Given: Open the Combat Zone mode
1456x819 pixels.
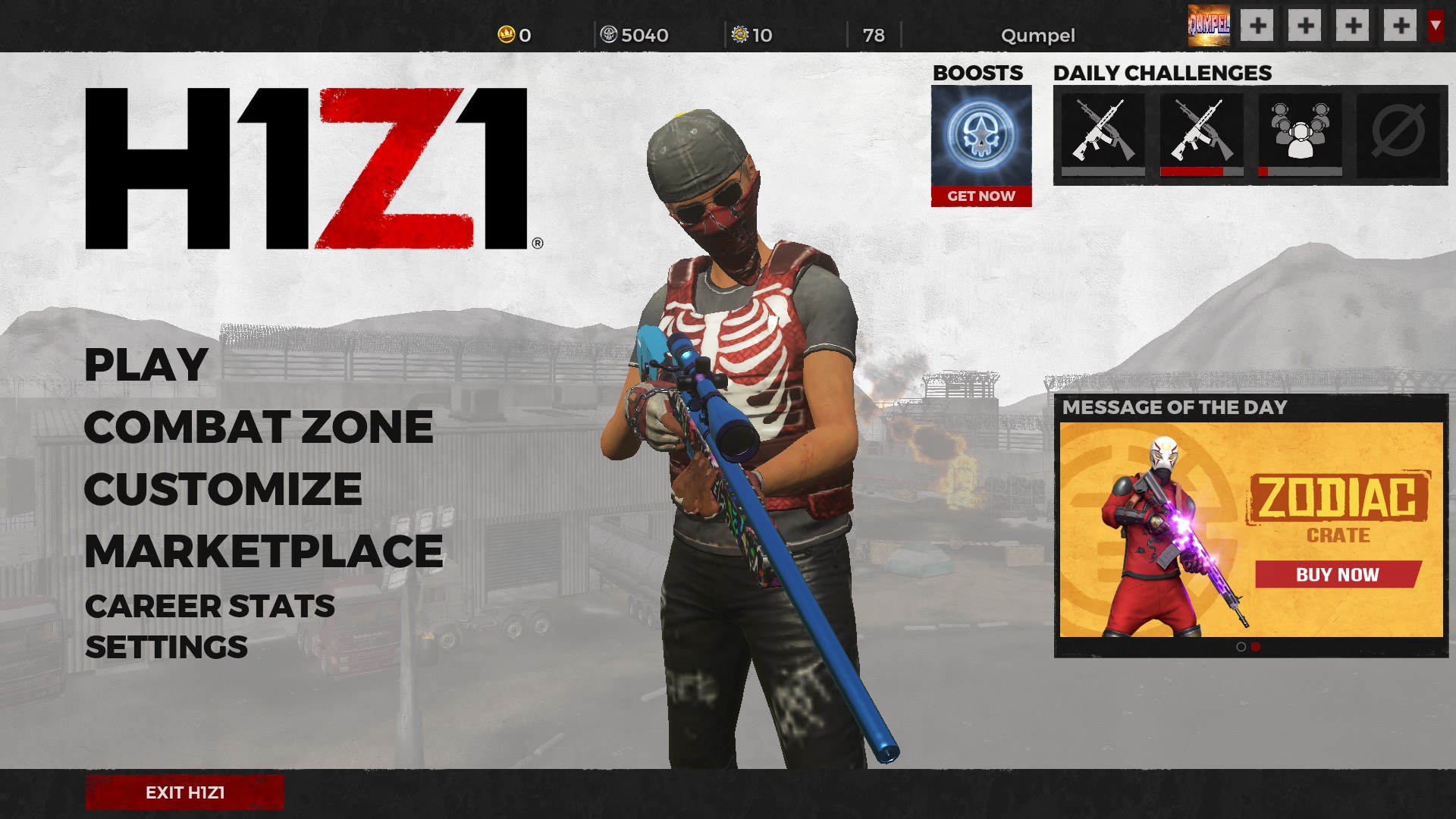Looking at the screenshot, I should (258, 427).
